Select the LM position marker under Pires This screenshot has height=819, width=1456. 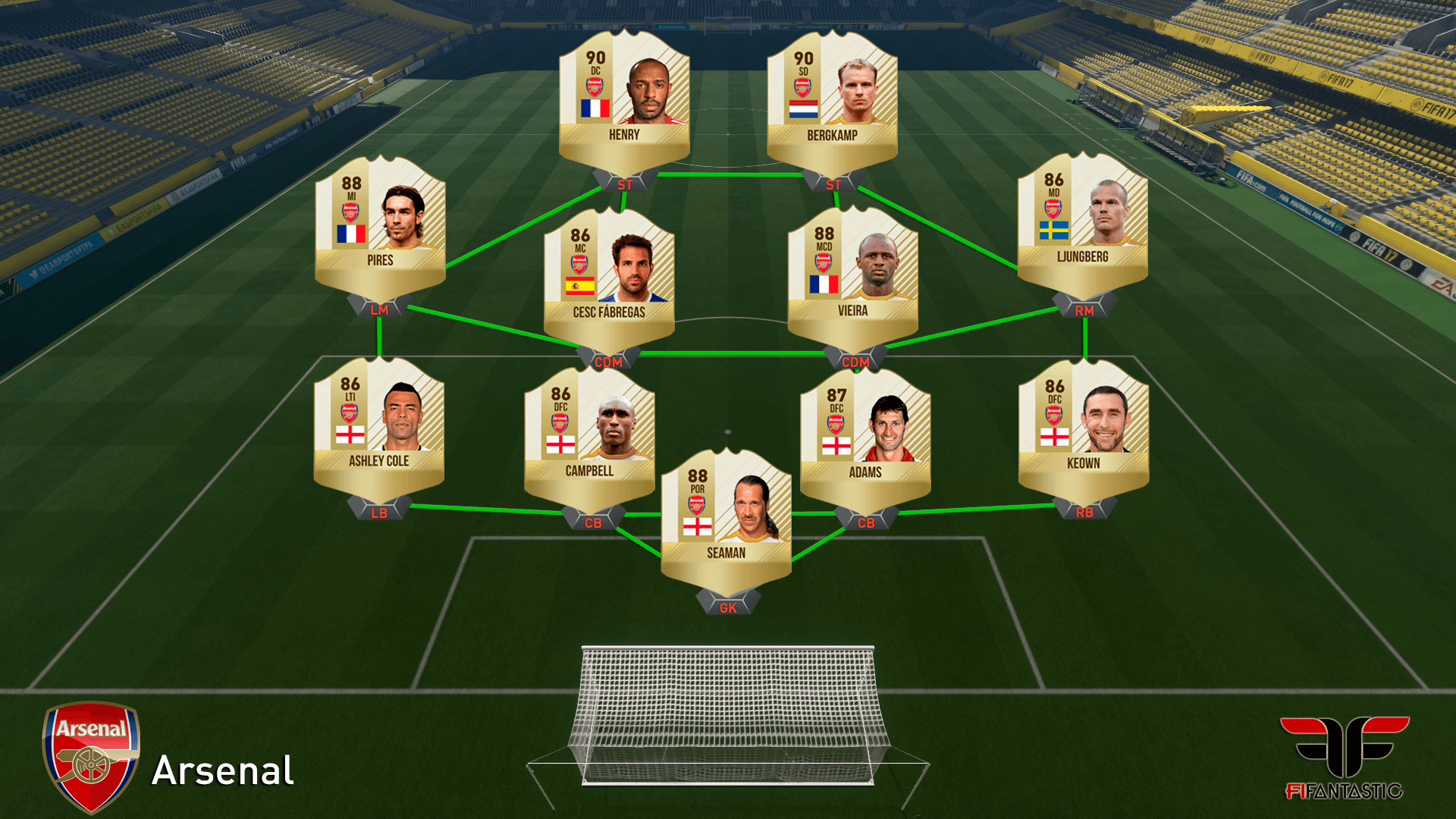click(378, 311)
